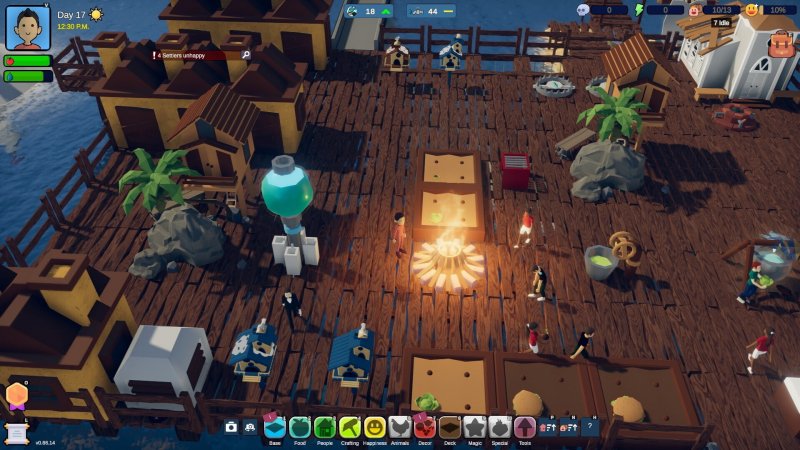Image resolution: width=800 pixels, height=450 pixels.
Task: Click the orange hexagon character badge
Action: [17, 396]
